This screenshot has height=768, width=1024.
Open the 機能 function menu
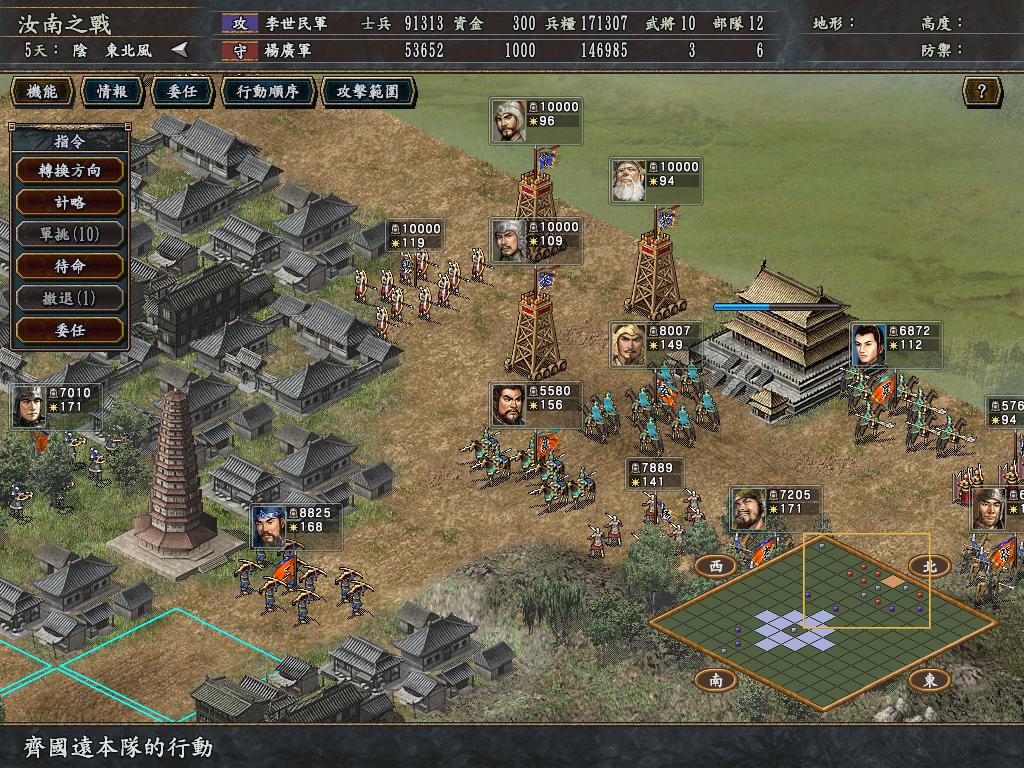click(x=42, y=92)
